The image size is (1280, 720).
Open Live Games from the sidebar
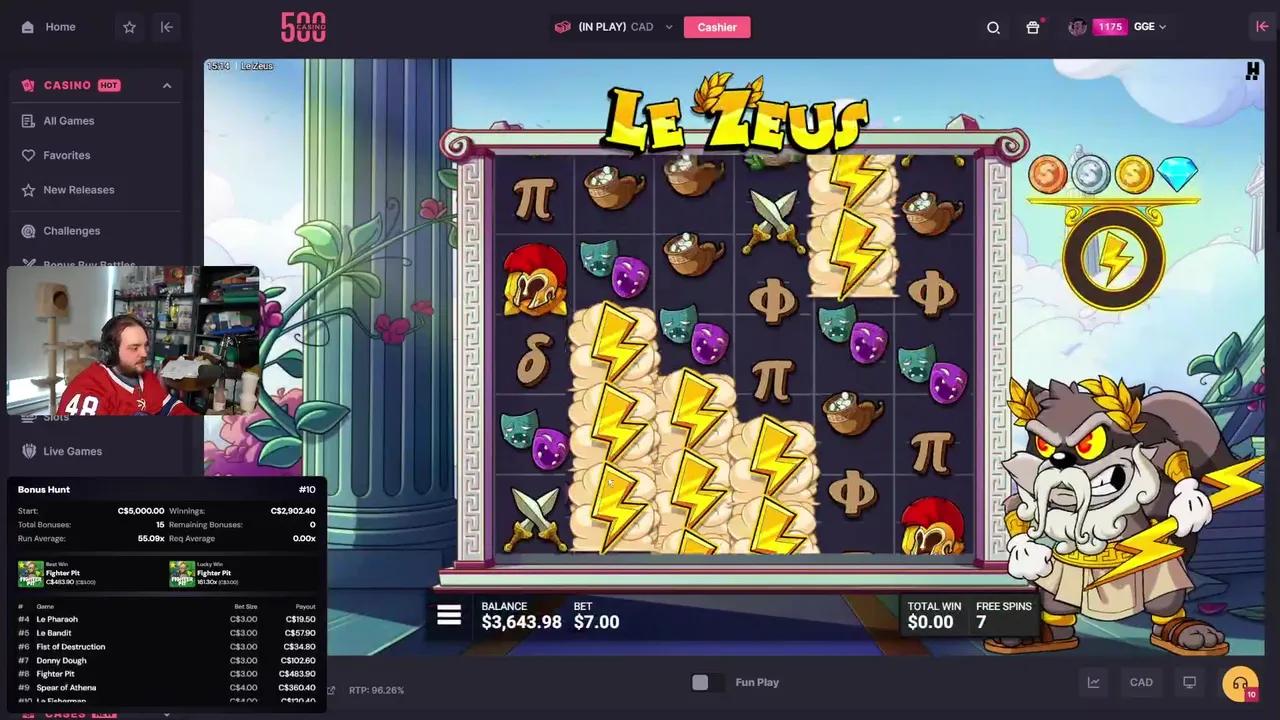coord(72,451)
